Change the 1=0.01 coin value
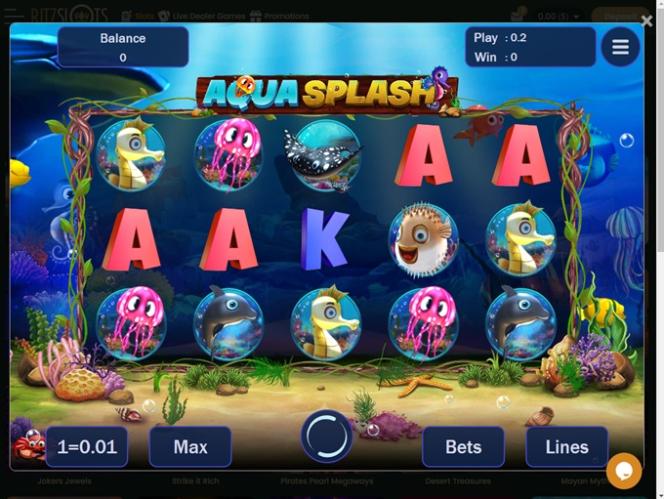Image resolution: width=664 pixels, height=499 pixels. pos(87,447)
